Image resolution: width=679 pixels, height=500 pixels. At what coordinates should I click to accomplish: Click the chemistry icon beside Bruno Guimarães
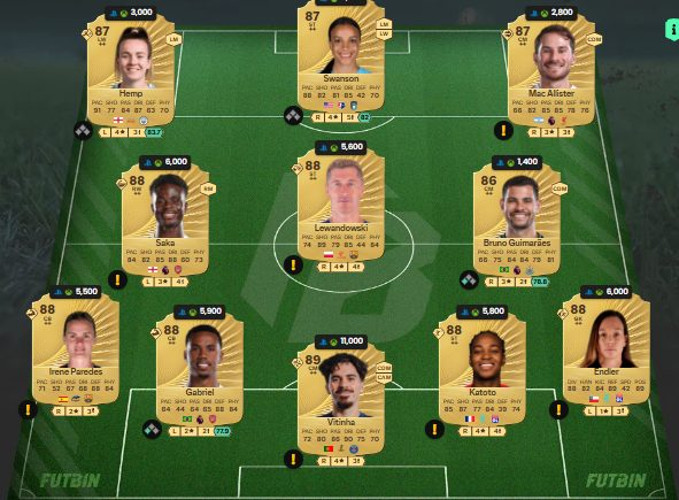(x=468, y=280)
